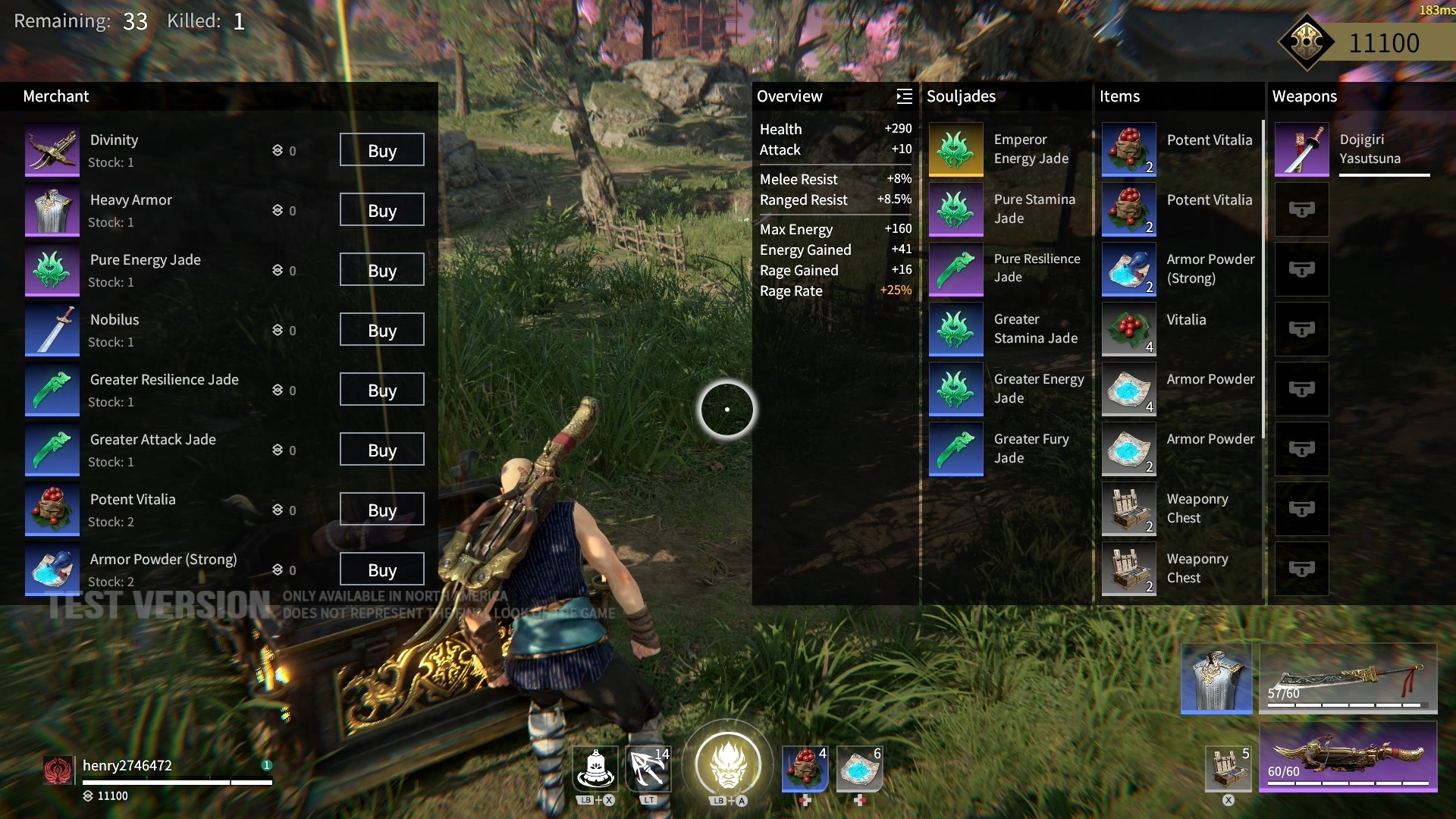Purchase the Pure Energy Jade
1456x819 pixels.
(381, 270)
